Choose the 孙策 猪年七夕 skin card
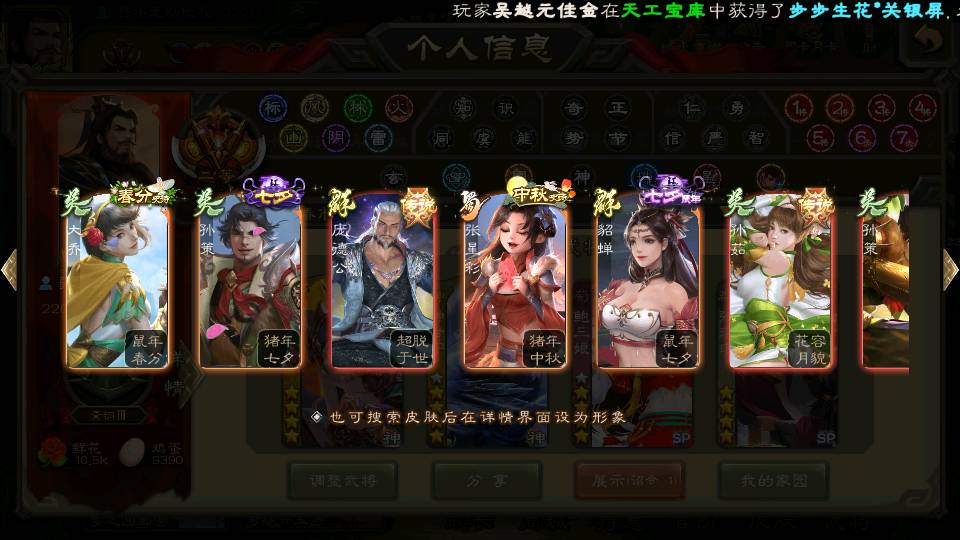Image resolution: width=960 pixels, height=540 pixels. tap(251, 280)
